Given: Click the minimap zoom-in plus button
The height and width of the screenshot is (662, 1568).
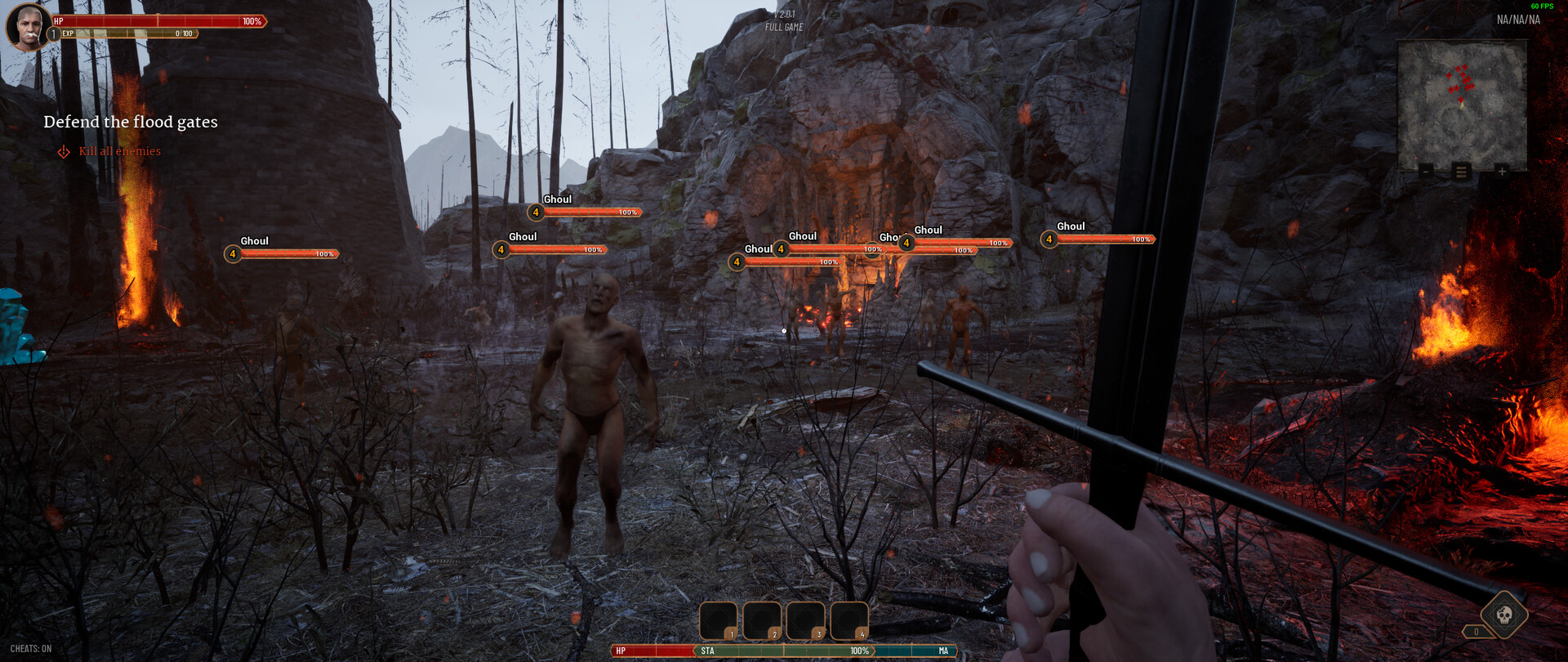Looking at the screenshot, I should pos(1501,171).
